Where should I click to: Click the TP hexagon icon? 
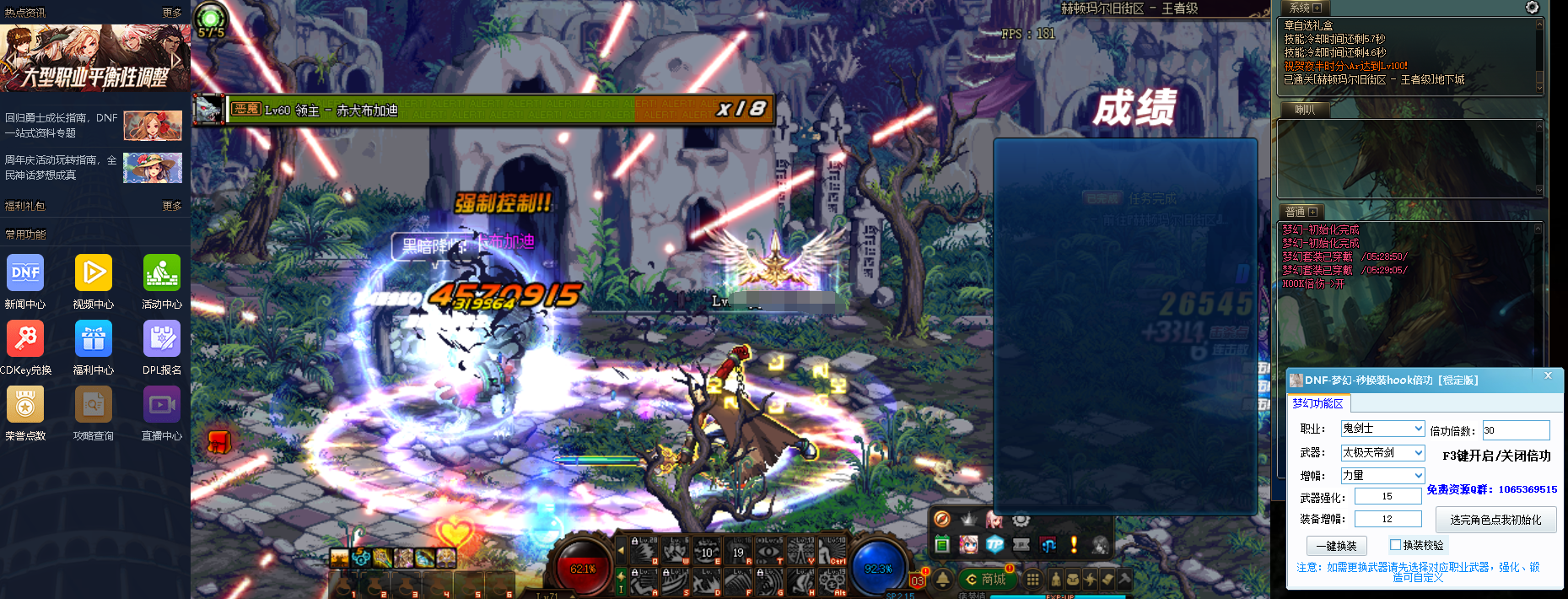click(x=995, y=545)
